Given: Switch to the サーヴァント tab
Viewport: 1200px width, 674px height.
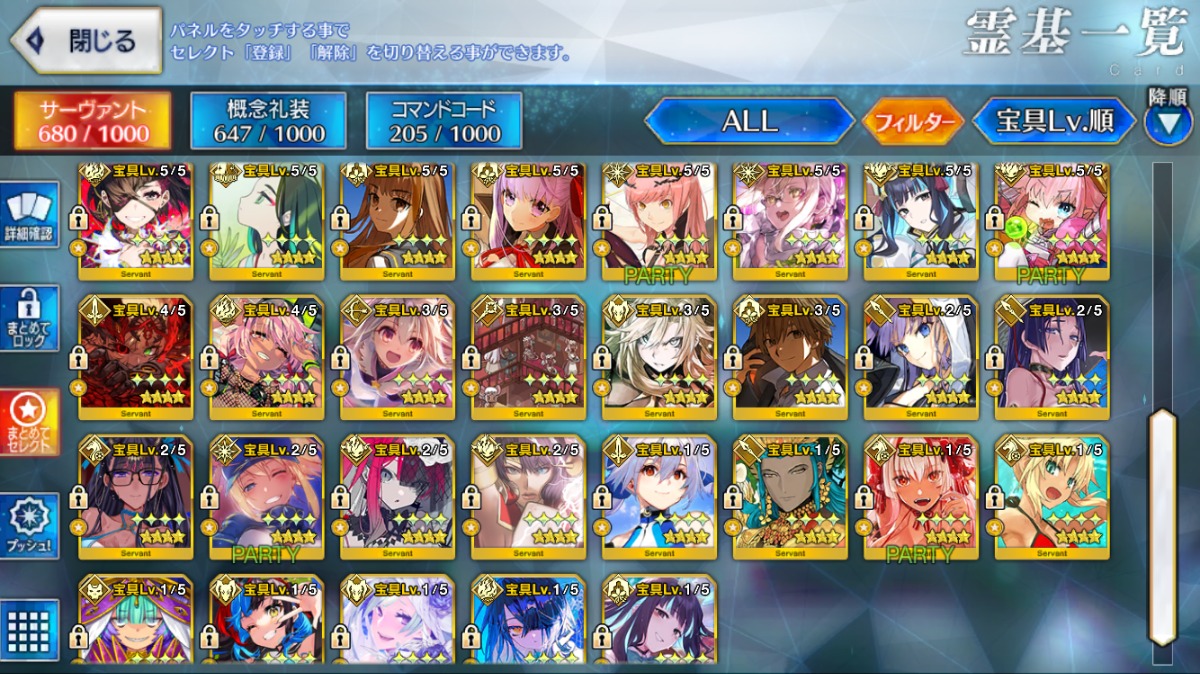Looking at the screenshot, I should click(92, 121).
